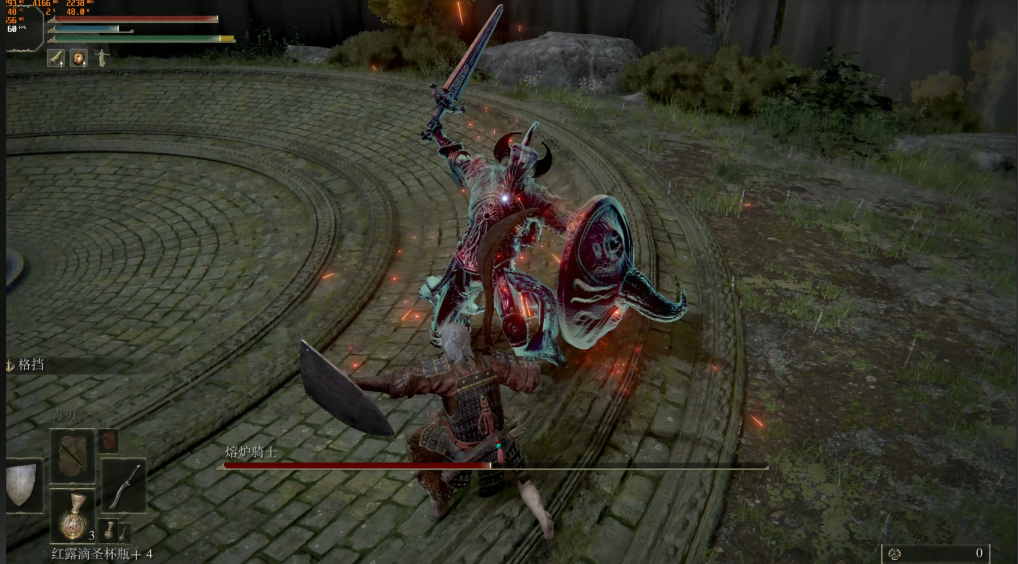The height and width of the screenshot is (564, 1018).
Task: Click the curved sword right-hand weapon slot
Action: click(x=124, y=485)
